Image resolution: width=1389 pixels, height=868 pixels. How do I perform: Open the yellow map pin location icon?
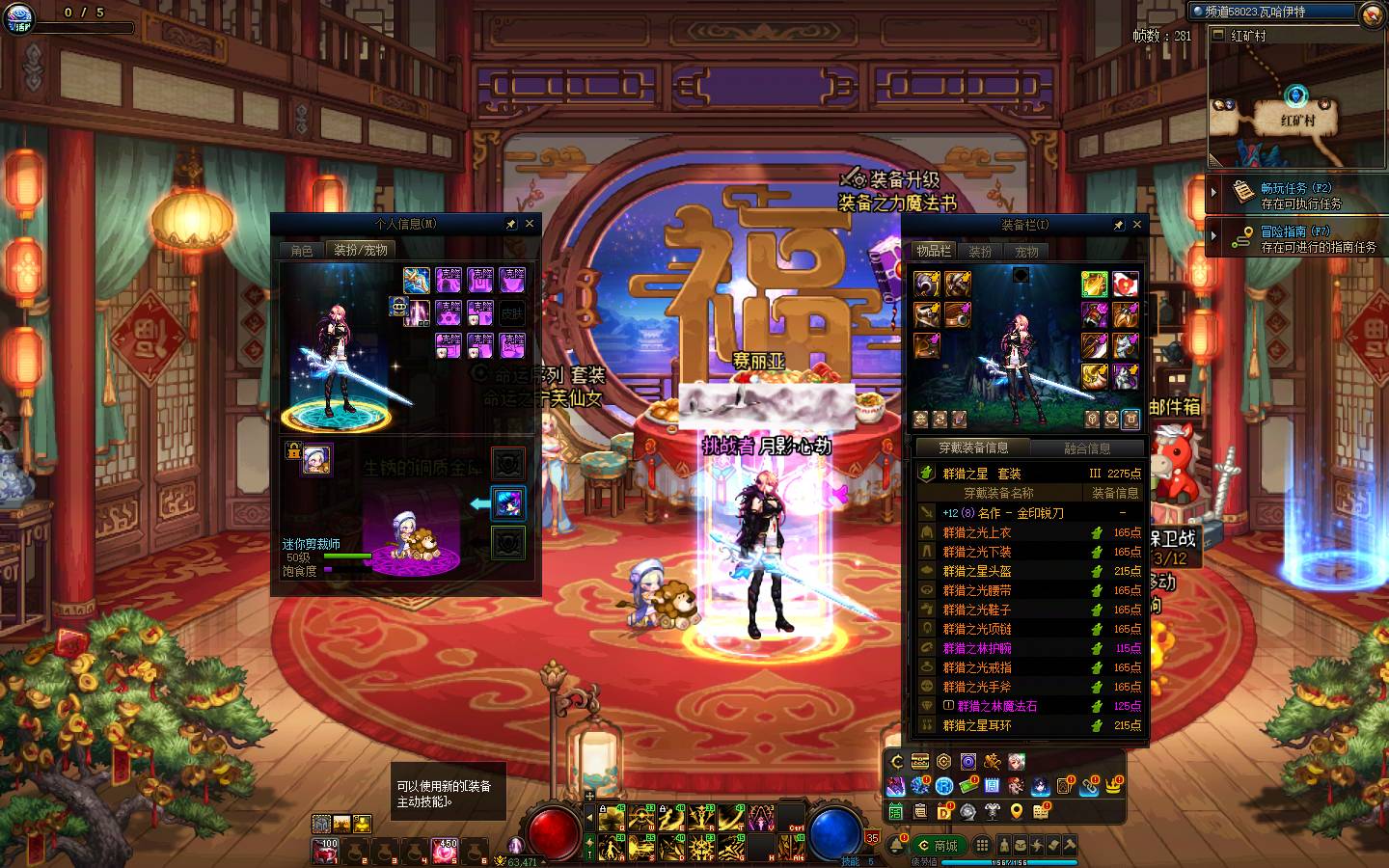click(x=1016, y=812)
